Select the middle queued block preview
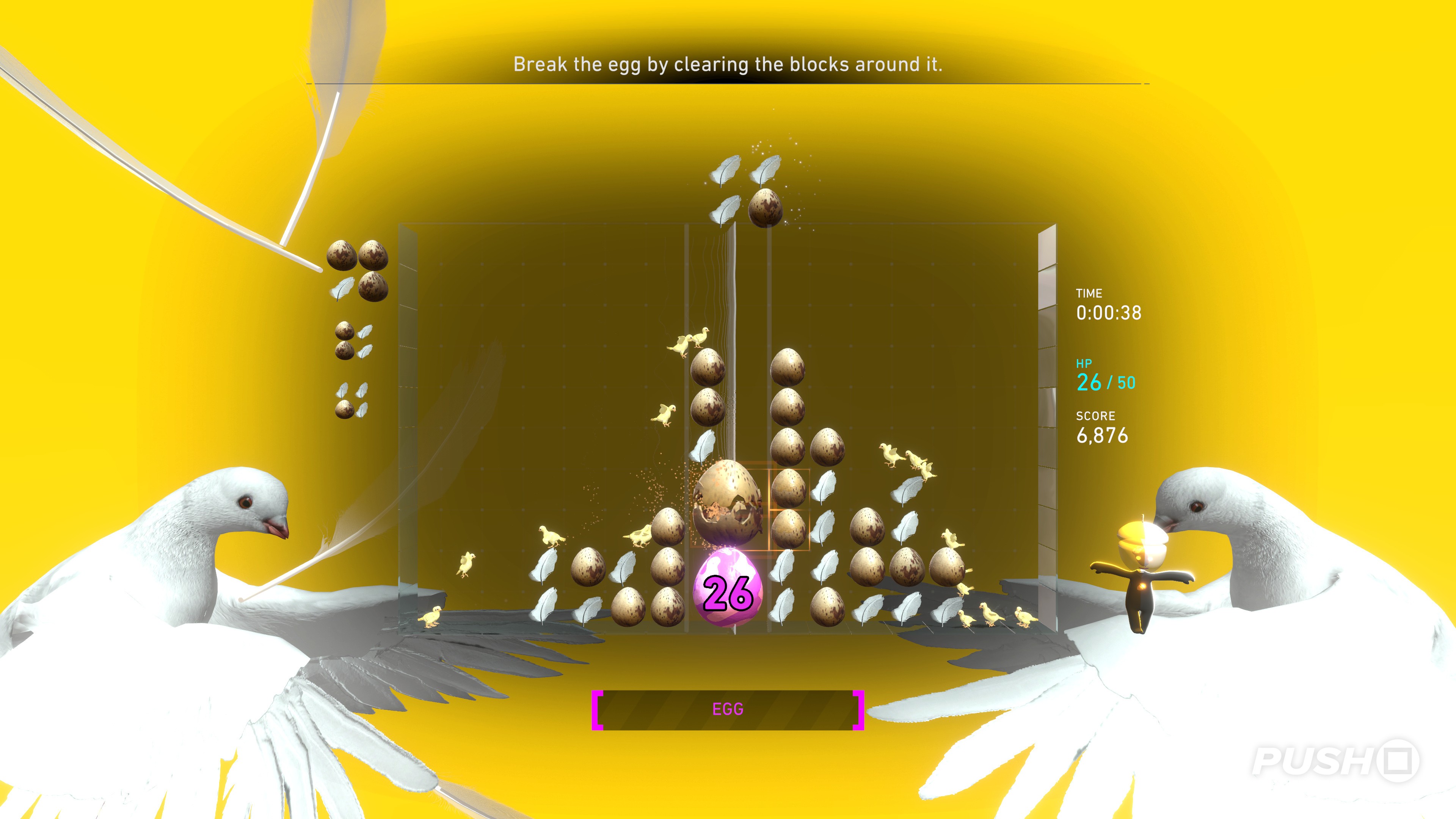 click(x=353, y=341)
